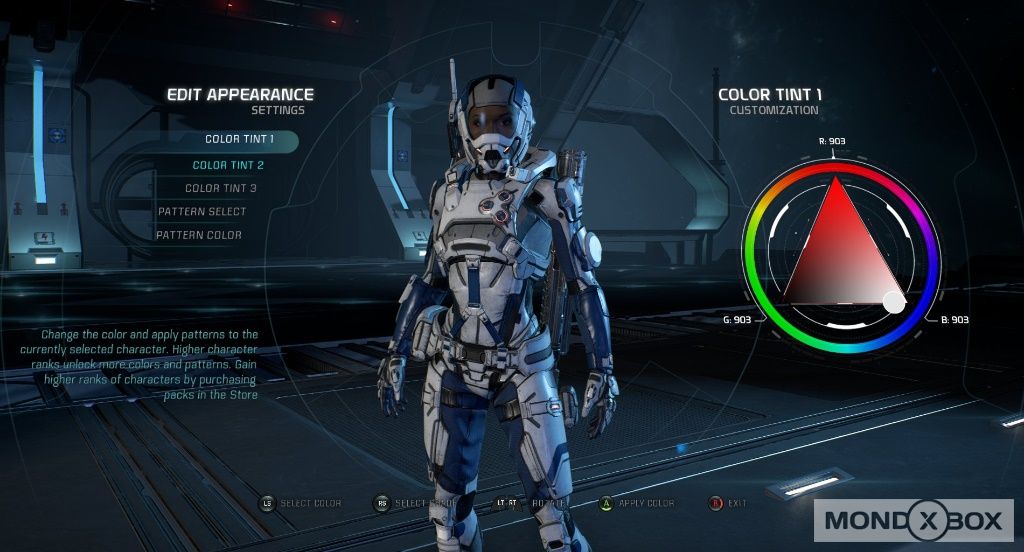Screen dimensions: 1024x552
Task: Click the white selector knob in the color triangle
Action: click(894, 301)
